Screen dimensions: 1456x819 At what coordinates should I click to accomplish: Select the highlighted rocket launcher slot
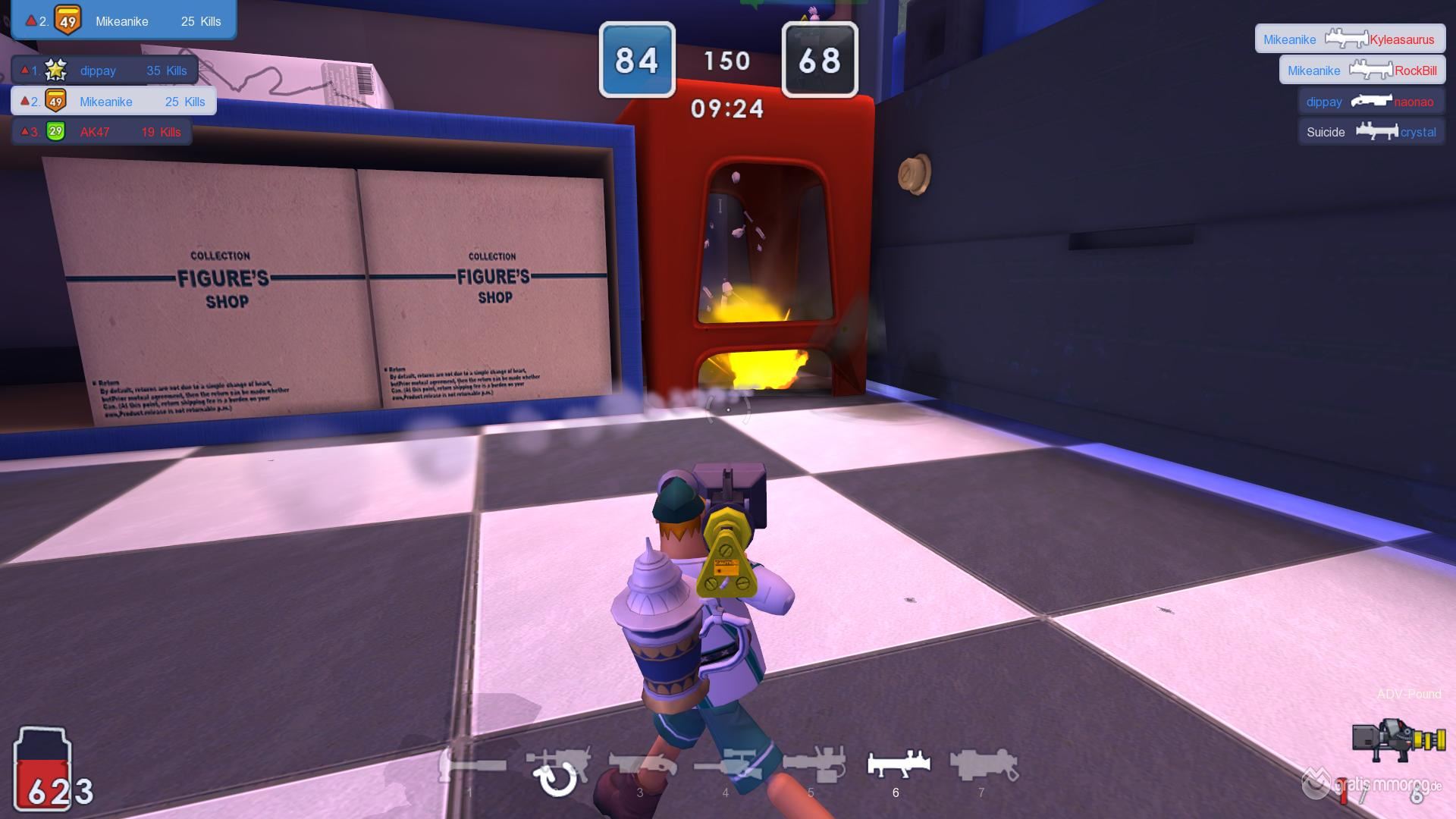click(x=898, y=764)
